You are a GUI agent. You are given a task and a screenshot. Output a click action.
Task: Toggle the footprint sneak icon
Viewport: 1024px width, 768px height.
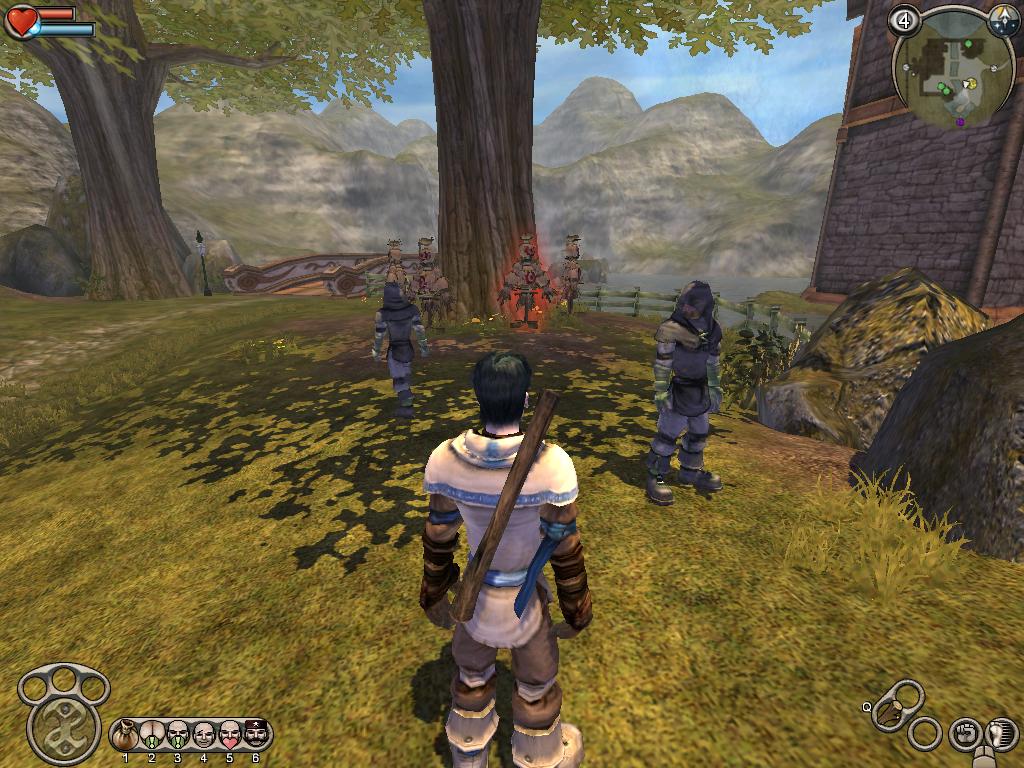1000,734
